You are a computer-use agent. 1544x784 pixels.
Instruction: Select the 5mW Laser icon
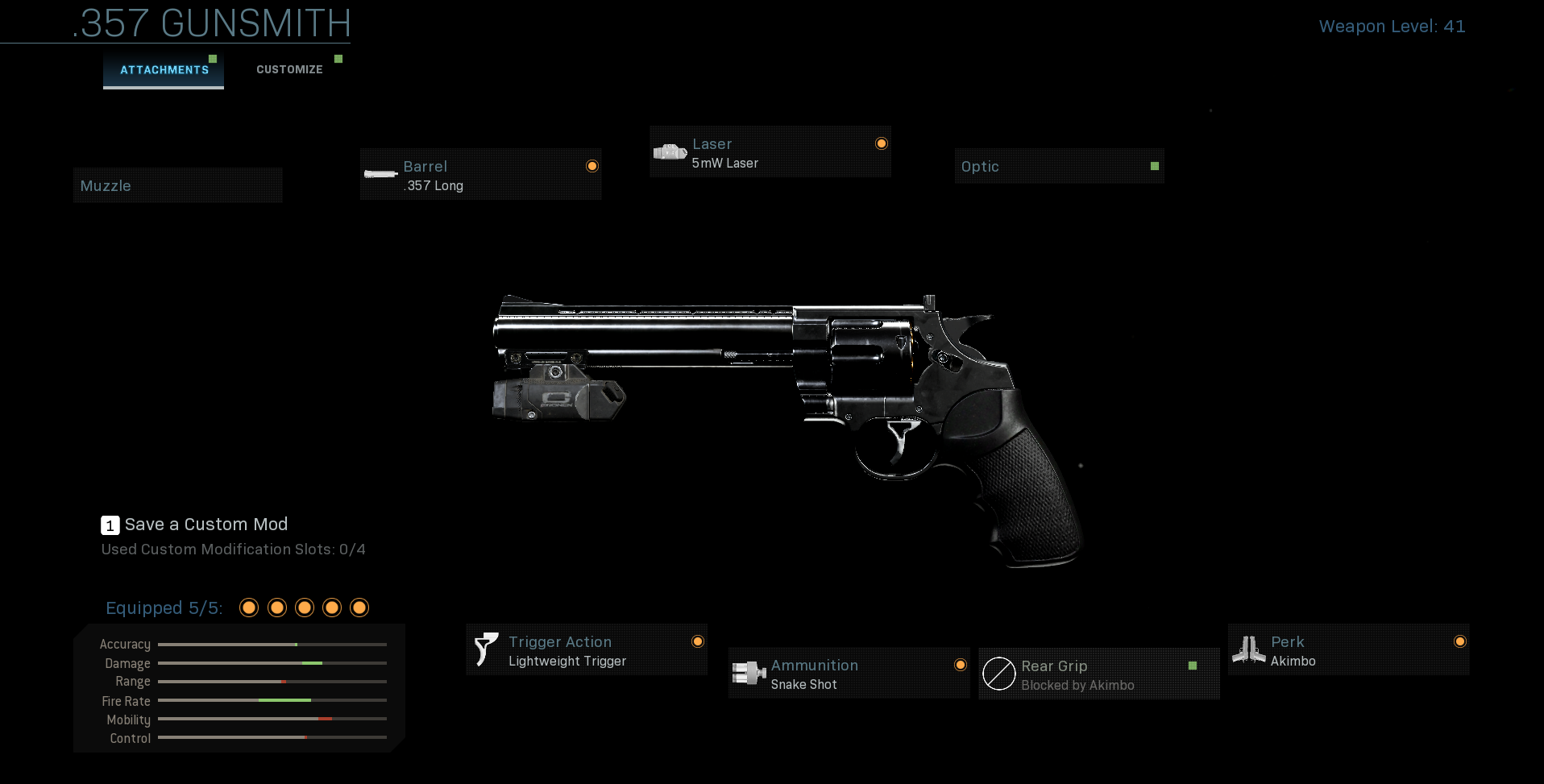click(x=670, y=151)
